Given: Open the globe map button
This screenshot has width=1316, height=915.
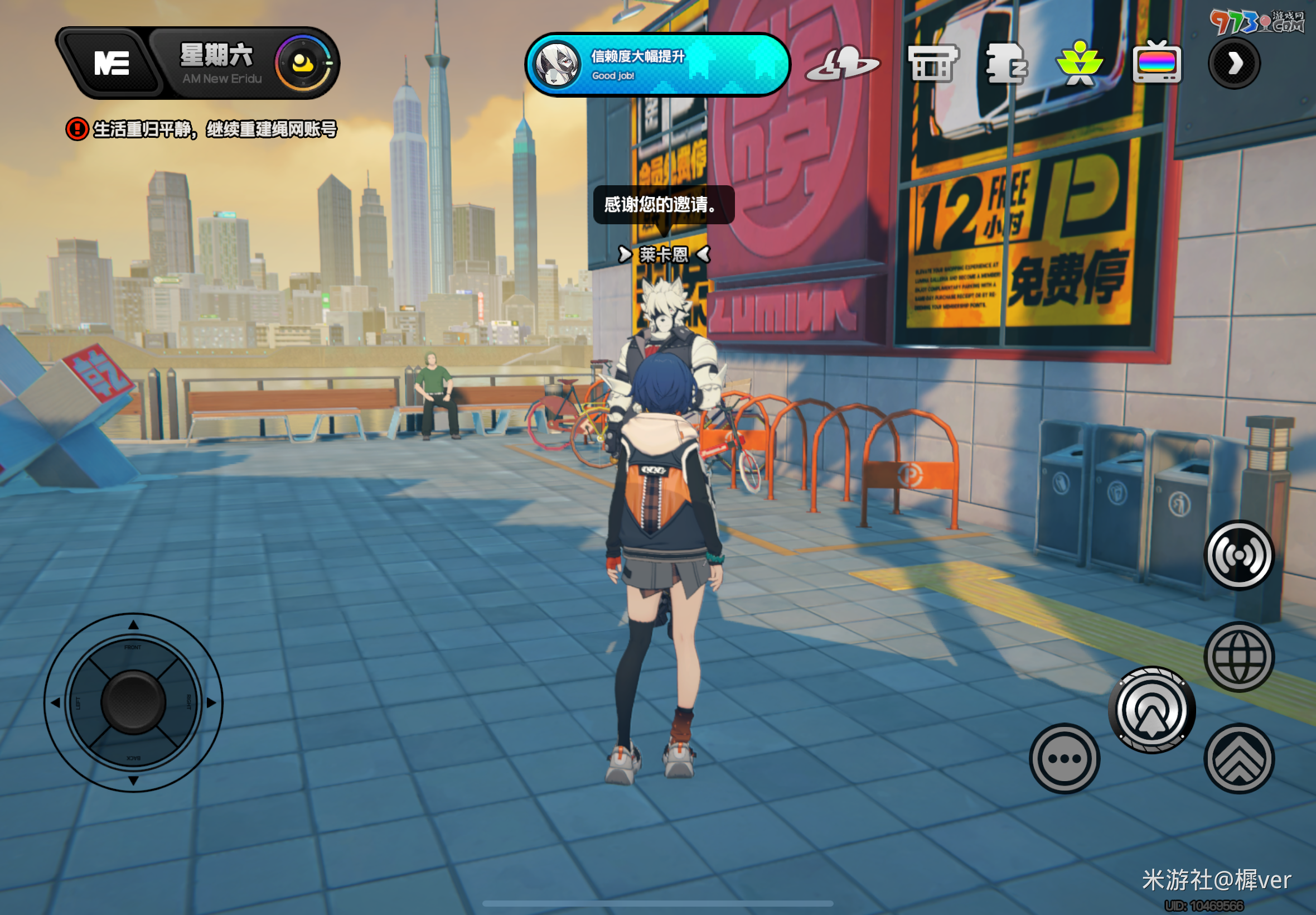Looking at the screenshot, I should coord(1238,657).
